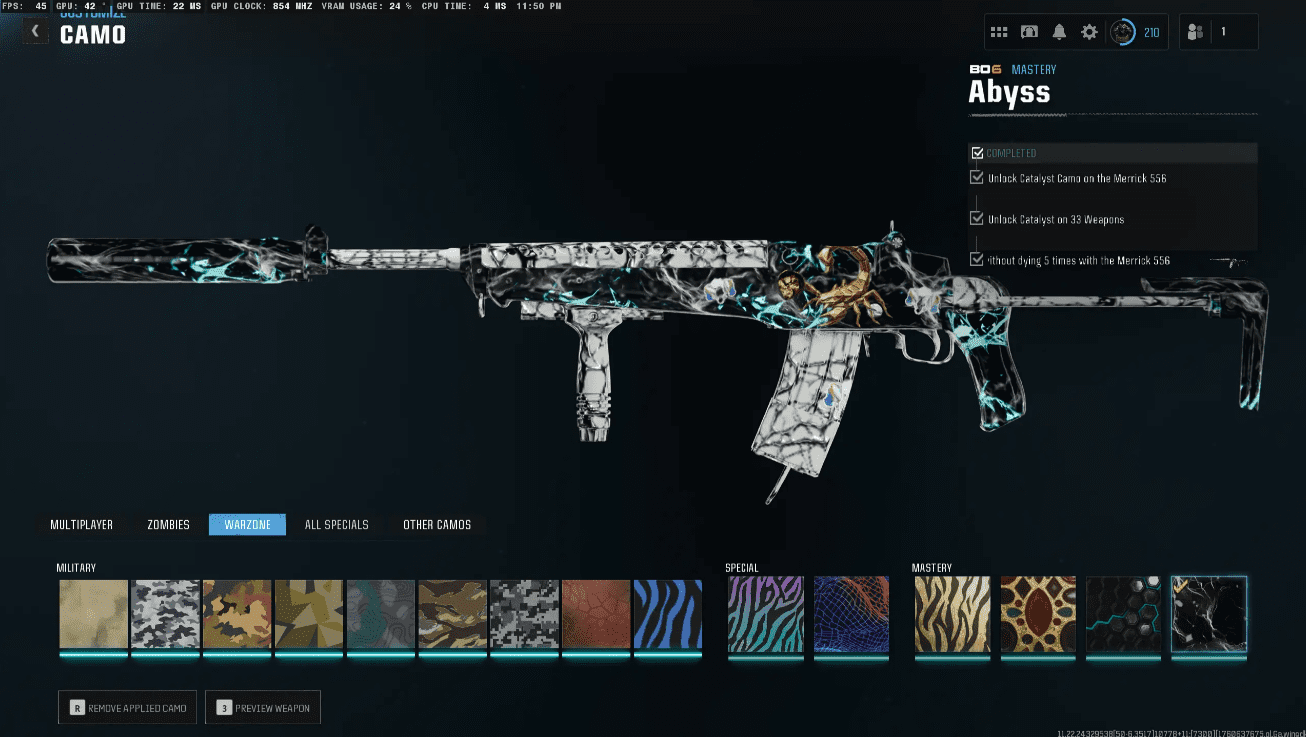Click the Preview Weapon button
This screenshot has width=1306, height=737.
(263, 708)
